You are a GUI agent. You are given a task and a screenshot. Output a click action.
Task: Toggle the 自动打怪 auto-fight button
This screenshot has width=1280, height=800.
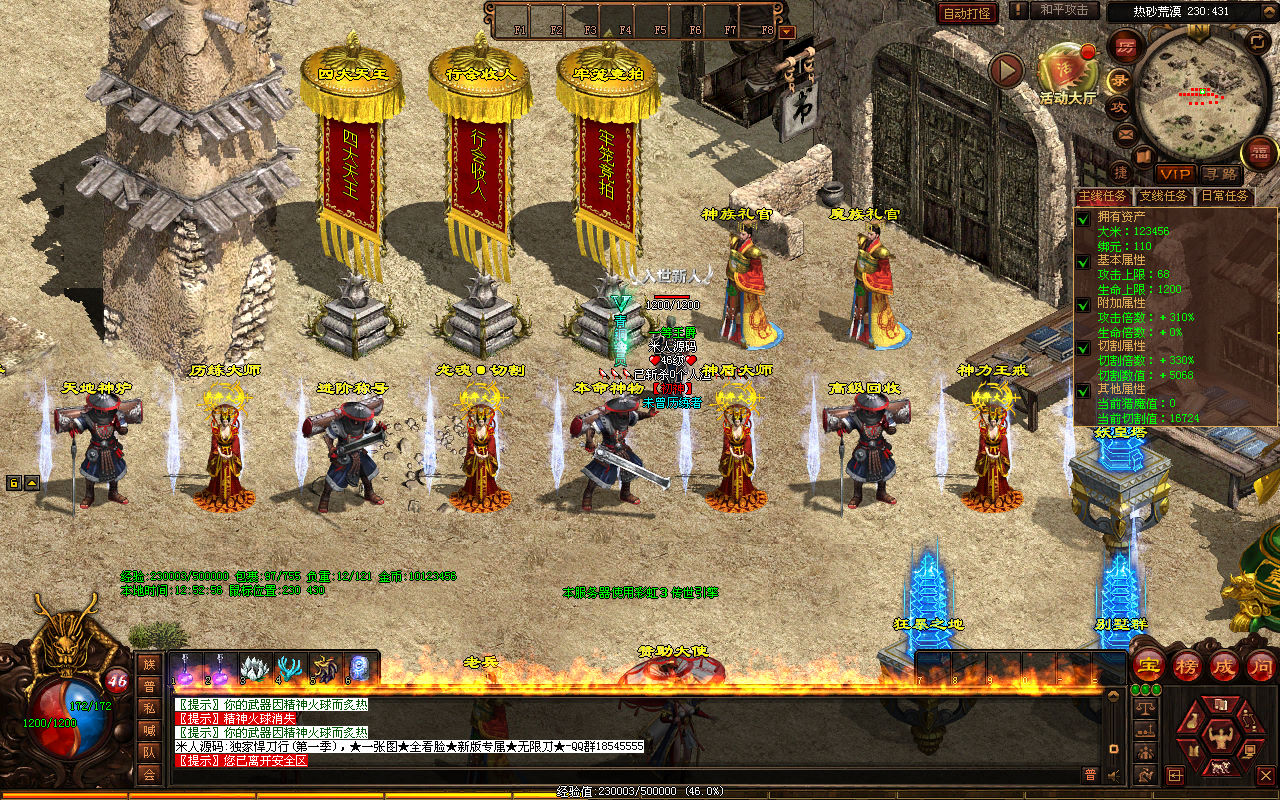[967, 13]
